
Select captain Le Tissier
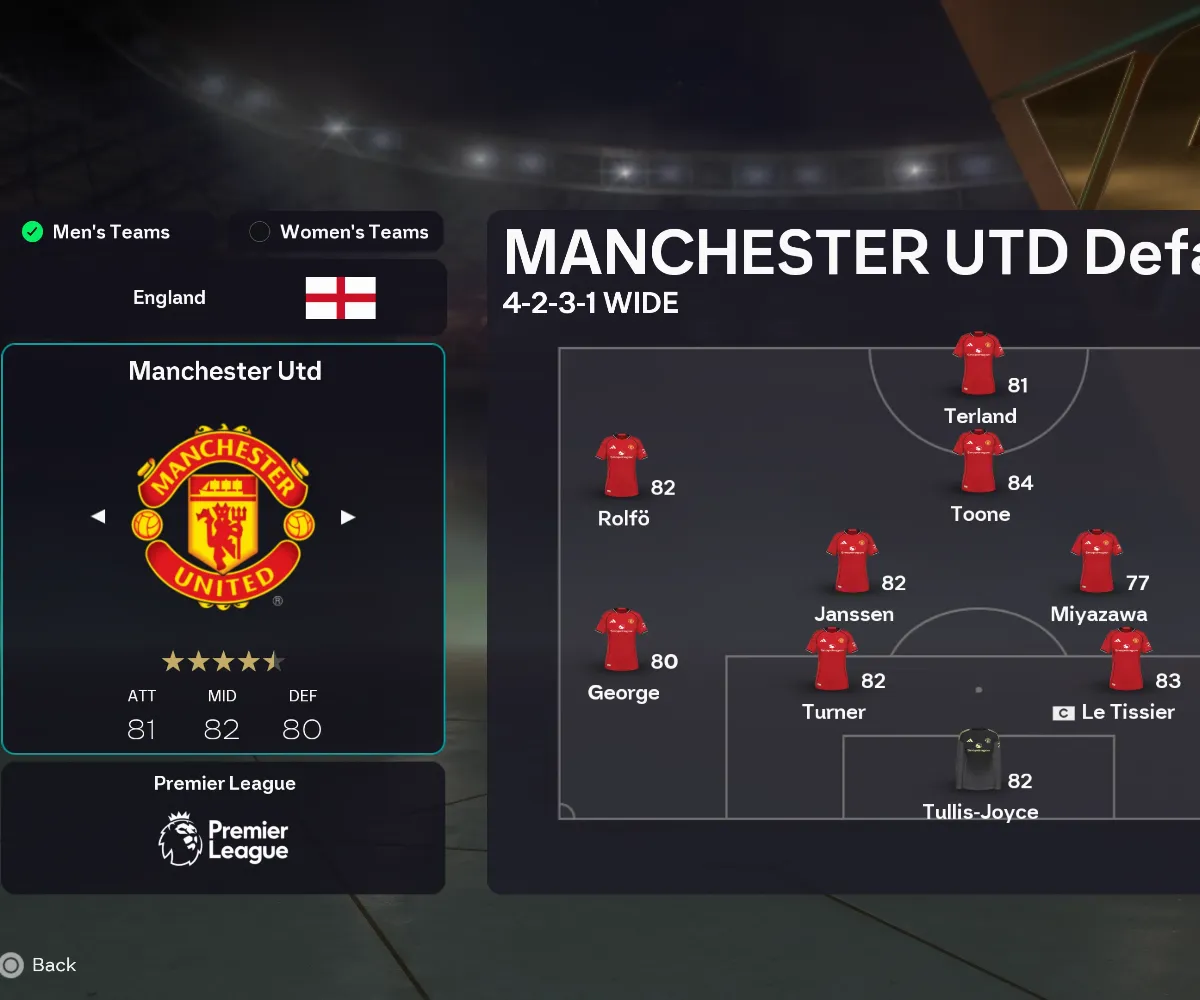(1125, 660)
